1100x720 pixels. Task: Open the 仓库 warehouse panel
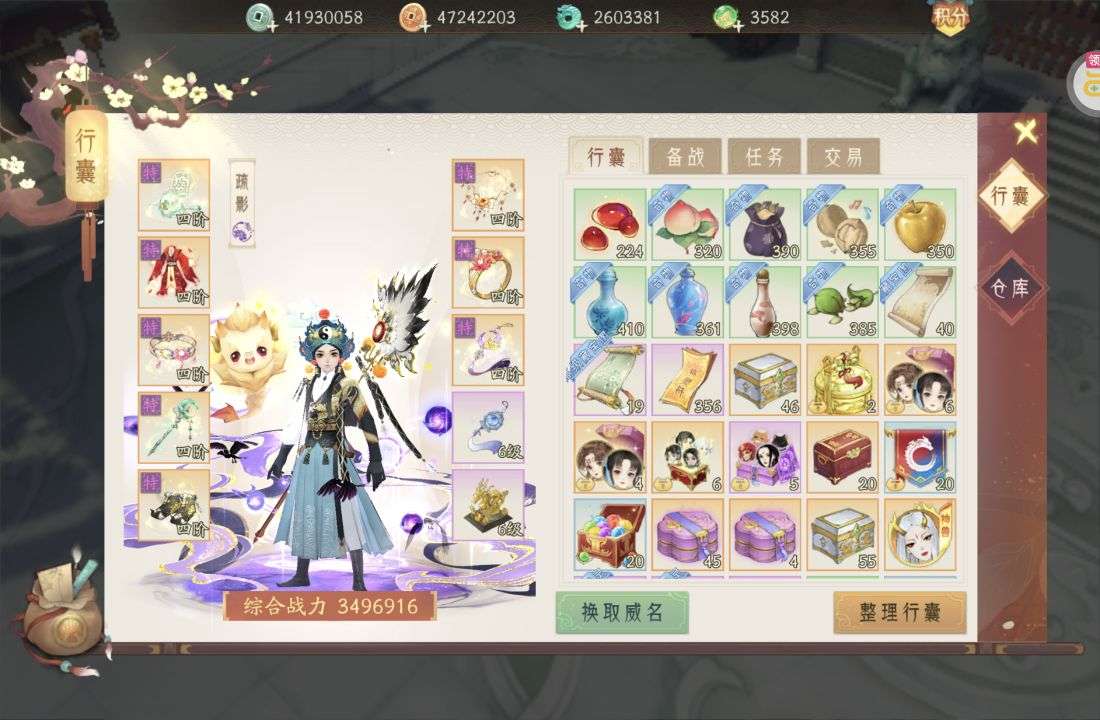click(x=1010, y=288)
